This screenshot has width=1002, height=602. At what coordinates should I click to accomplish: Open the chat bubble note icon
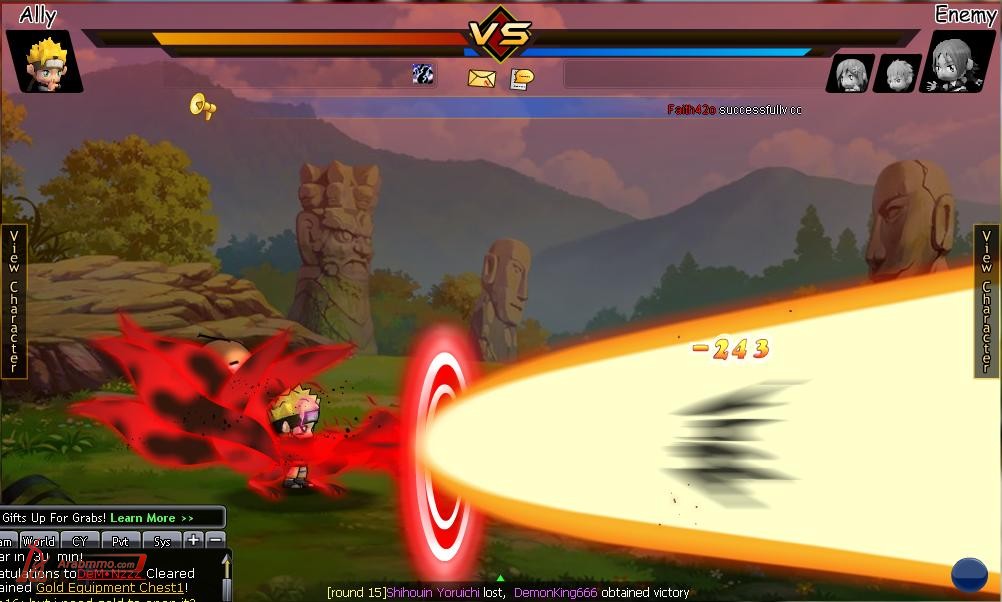[x=521, y=78]
